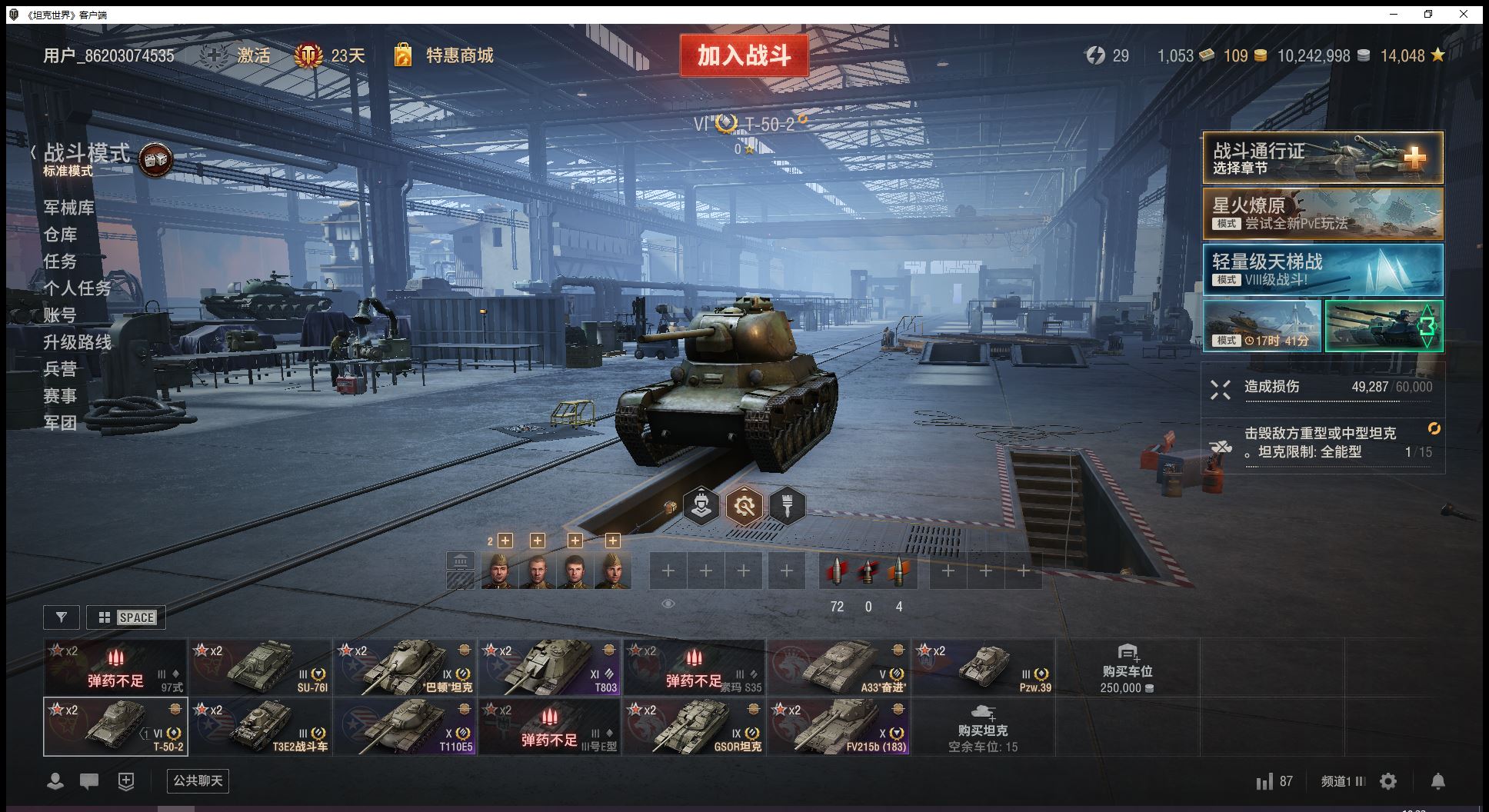Image resolution: width=1489 pixels, height=812 pixels.
Task: Open the 军械库 menu entry
Action: [69, 208]
